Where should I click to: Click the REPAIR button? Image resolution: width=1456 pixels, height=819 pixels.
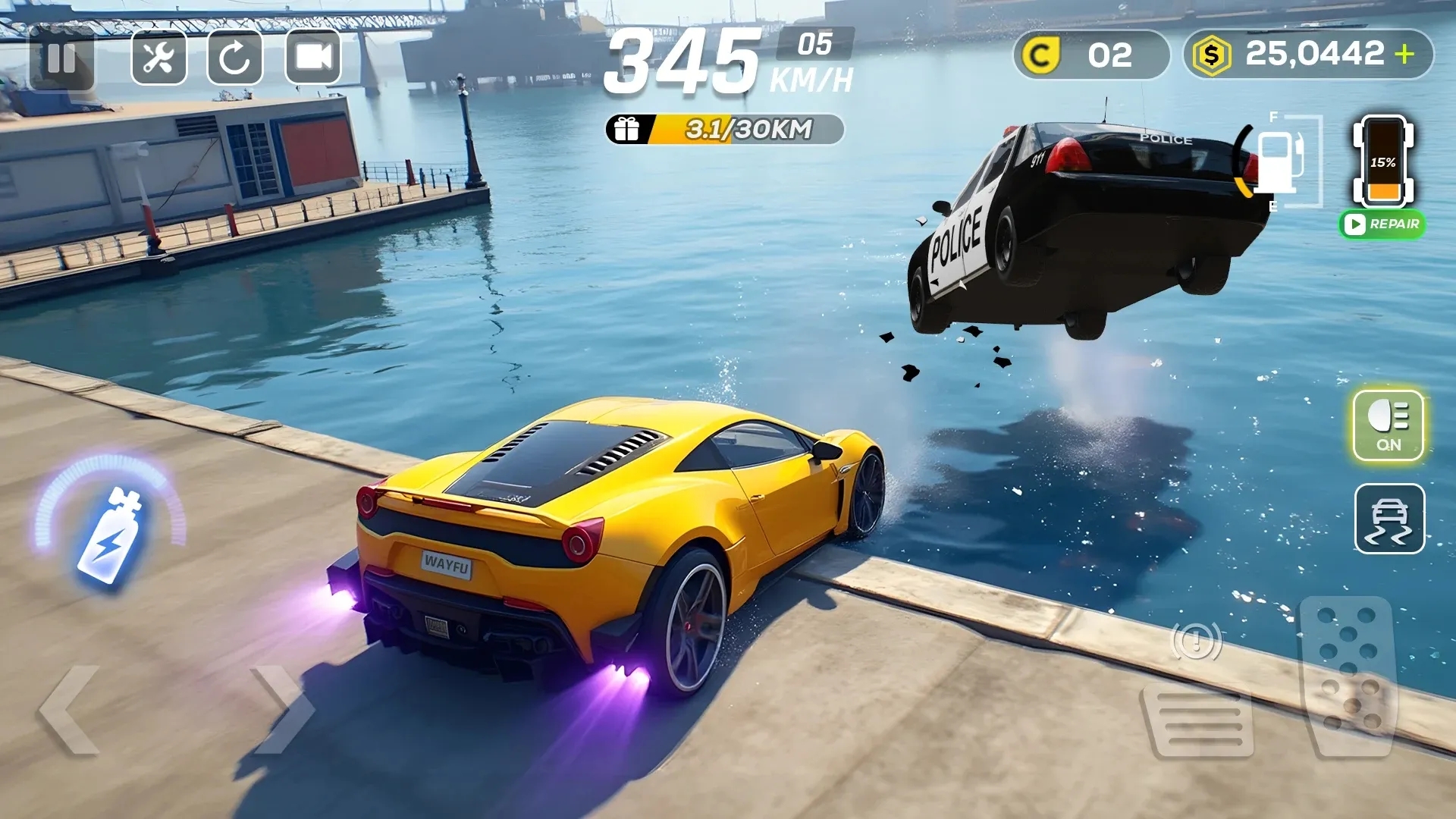tap(1382, 224)
